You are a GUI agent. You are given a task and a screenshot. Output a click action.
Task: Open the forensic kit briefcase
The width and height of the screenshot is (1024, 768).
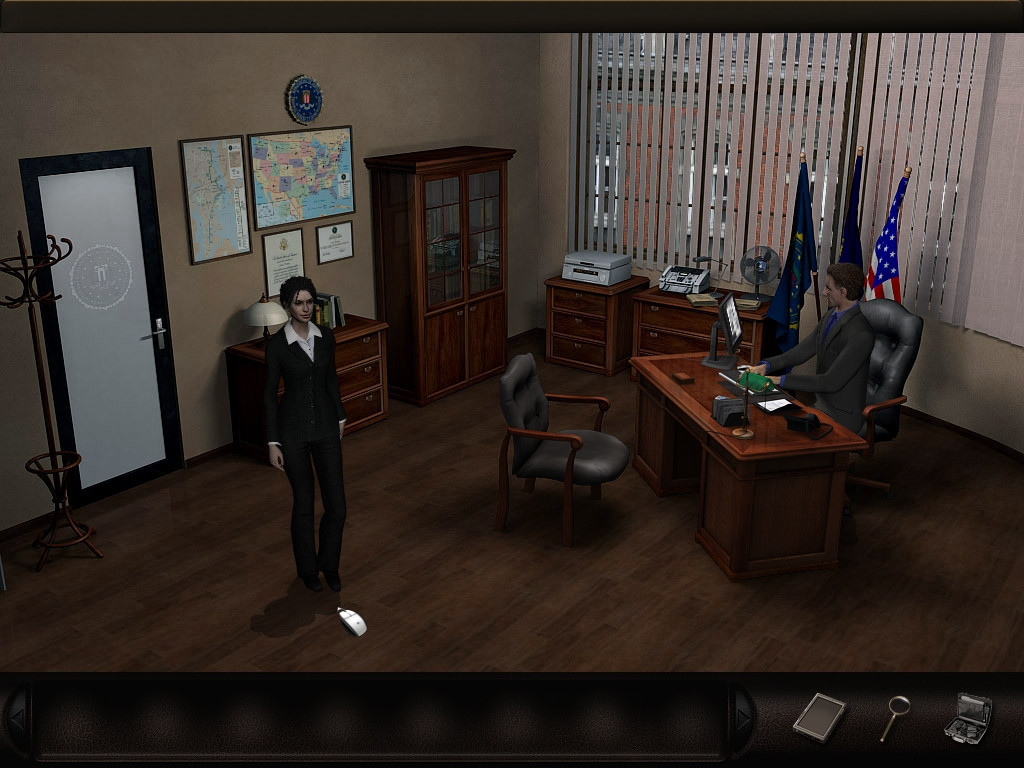(967, 717)
